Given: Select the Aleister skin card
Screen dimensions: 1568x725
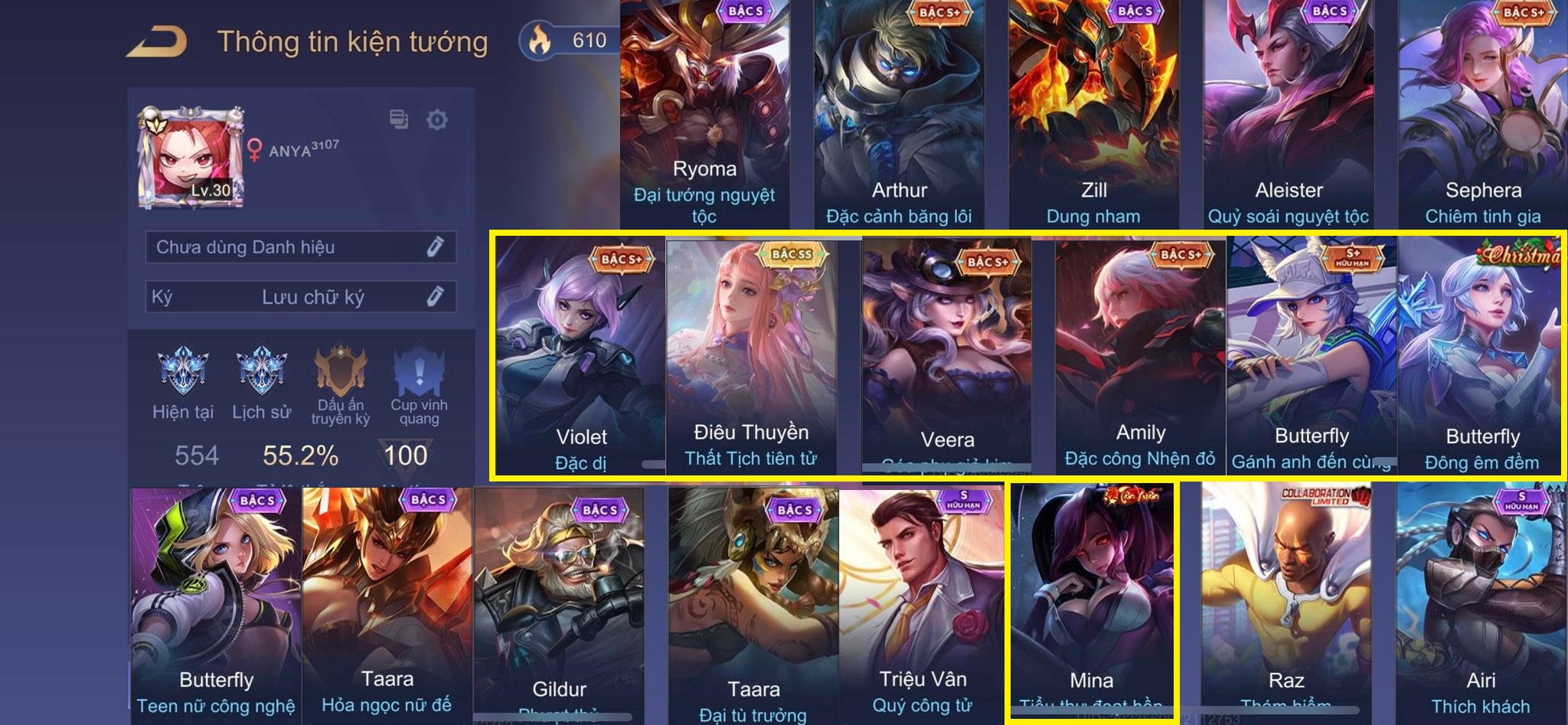Looking at the screenshot, I should [x=1289, y=115].
